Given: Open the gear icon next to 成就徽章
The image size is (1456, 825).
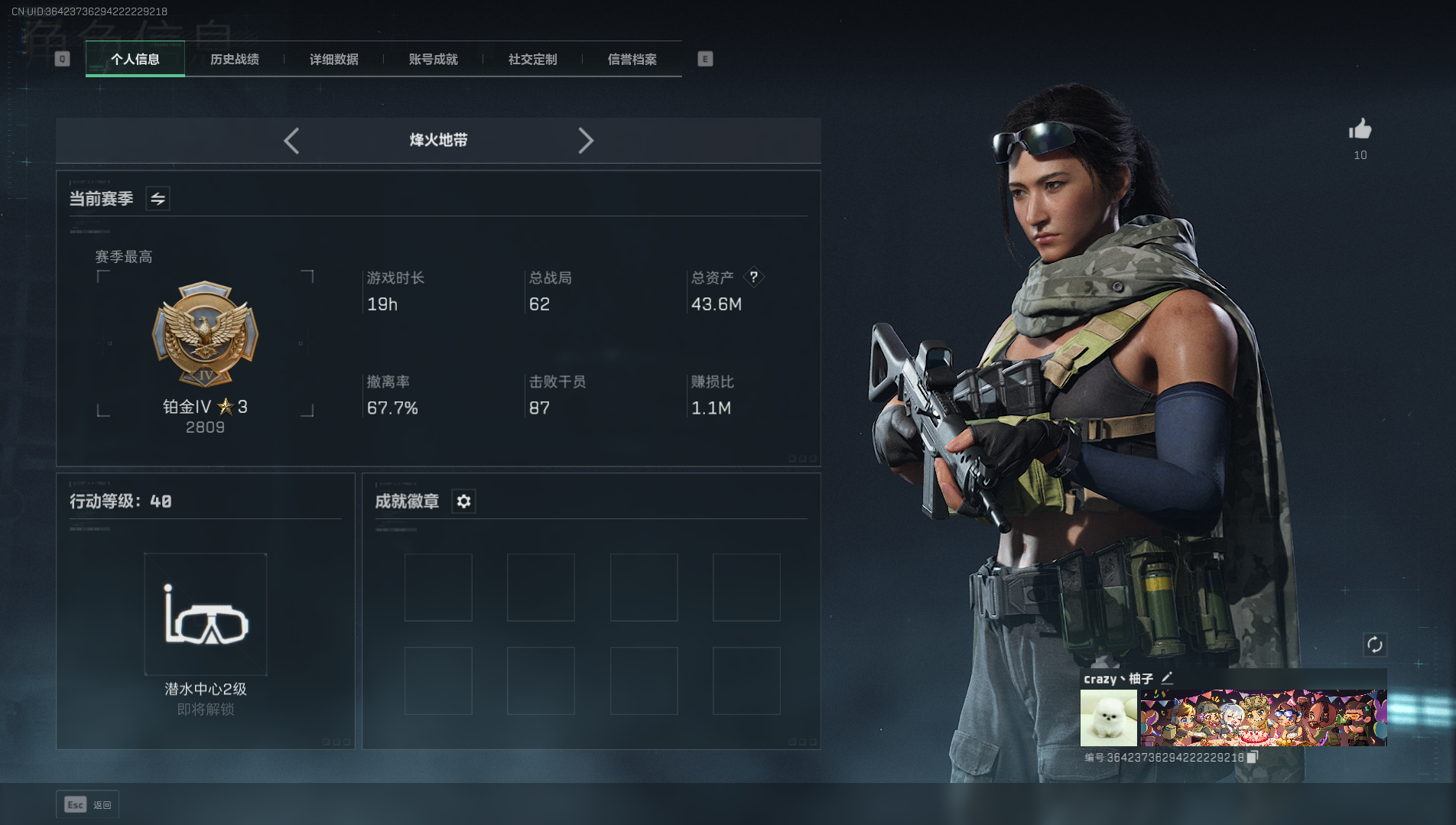Looking at the screenshot, I should pos(463,502).
